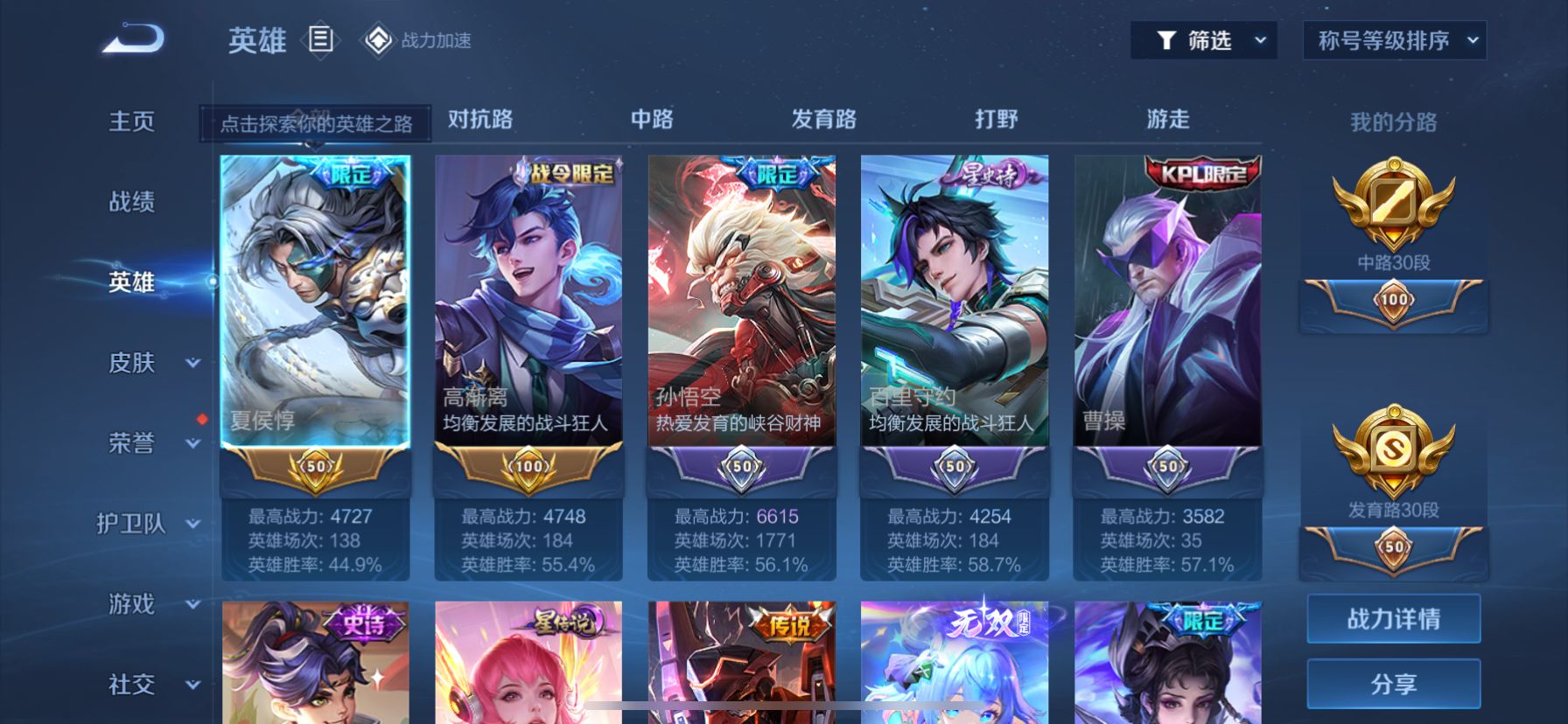Open 战力详情 details

point(1393,619)
